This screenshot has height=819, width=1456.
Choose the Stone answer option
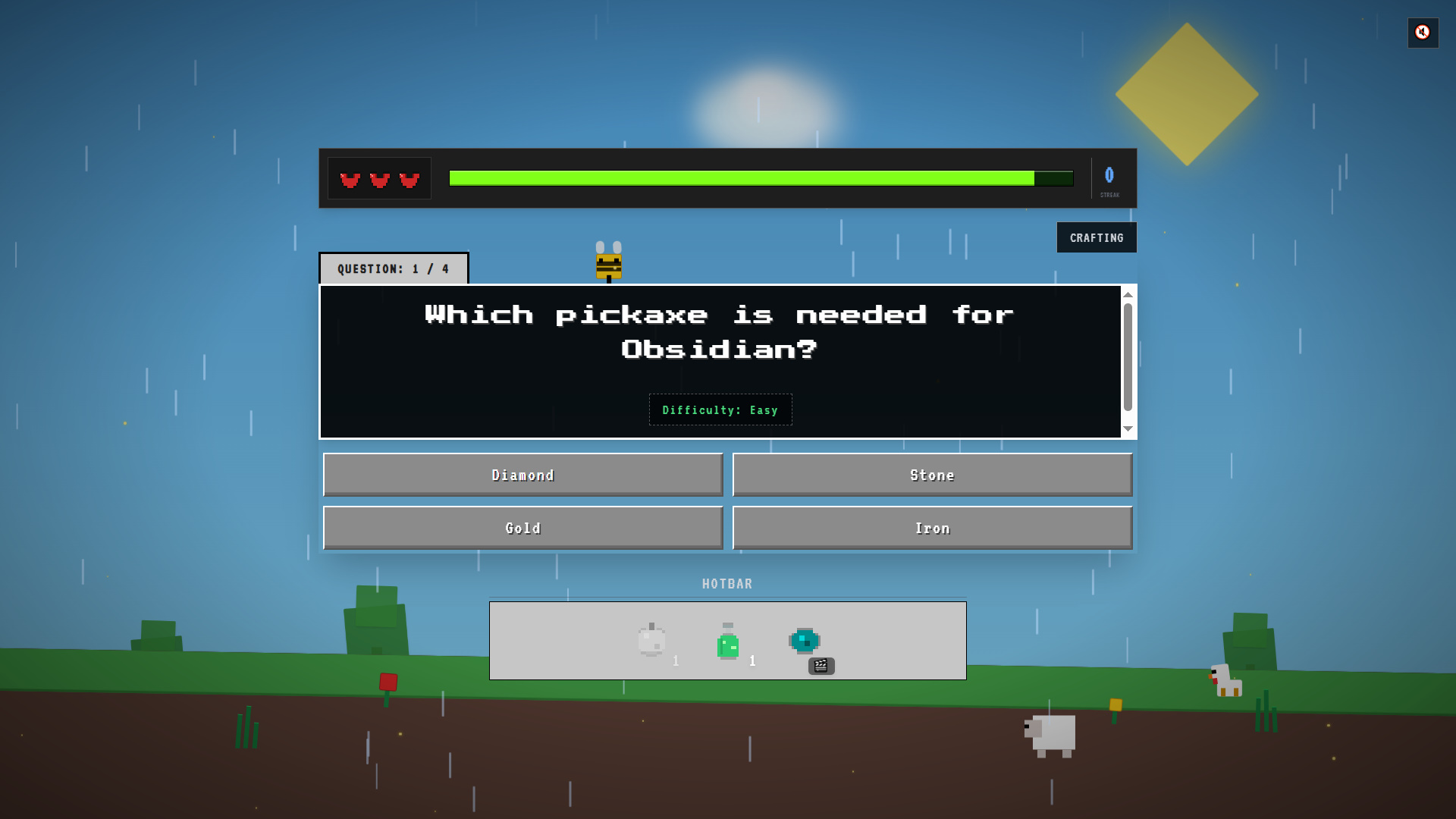(x=932, y=475)
